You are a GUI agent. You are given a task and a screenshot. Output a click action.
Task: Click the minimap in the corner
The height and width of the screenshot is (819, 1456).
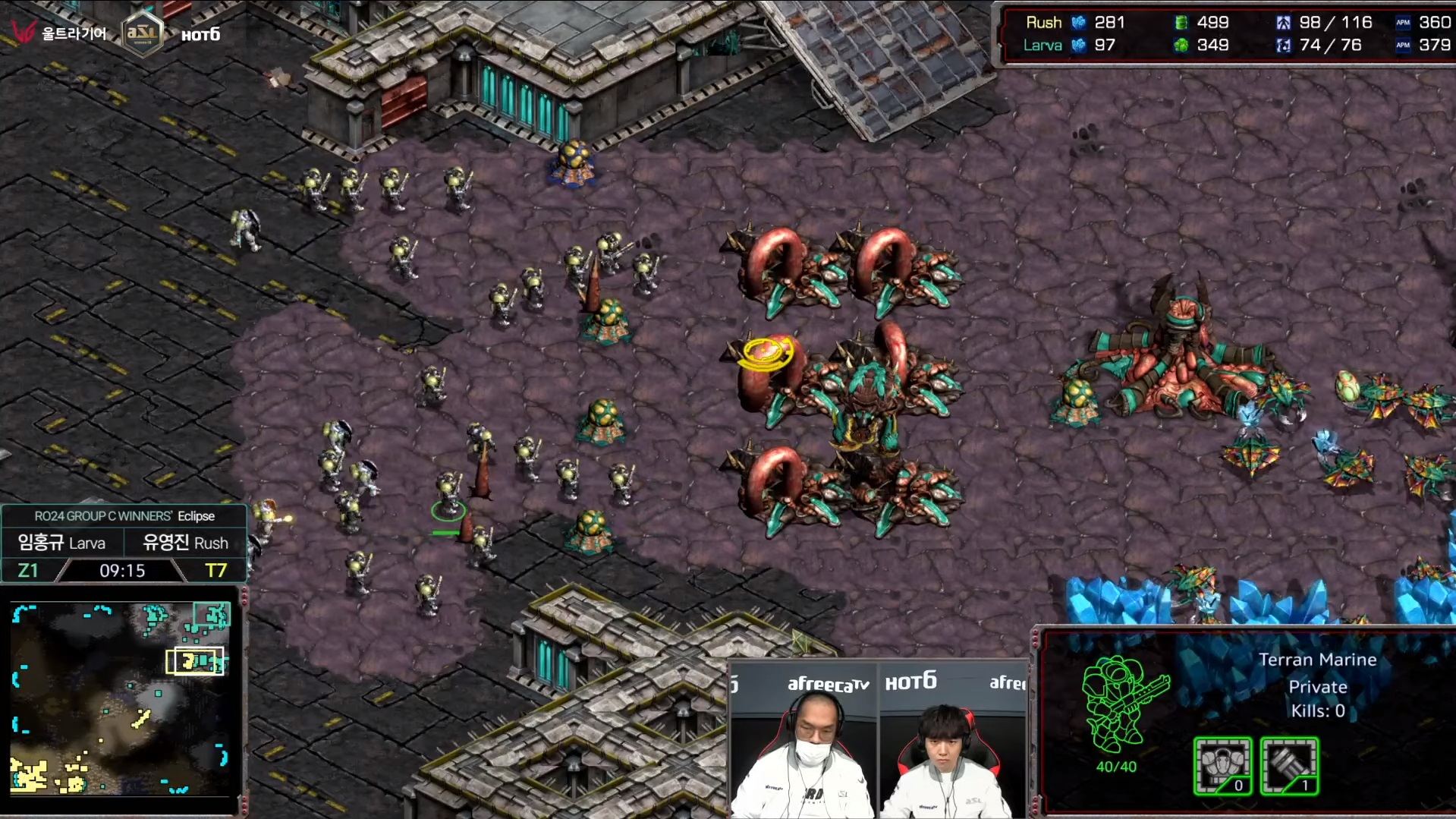(121, 698)
